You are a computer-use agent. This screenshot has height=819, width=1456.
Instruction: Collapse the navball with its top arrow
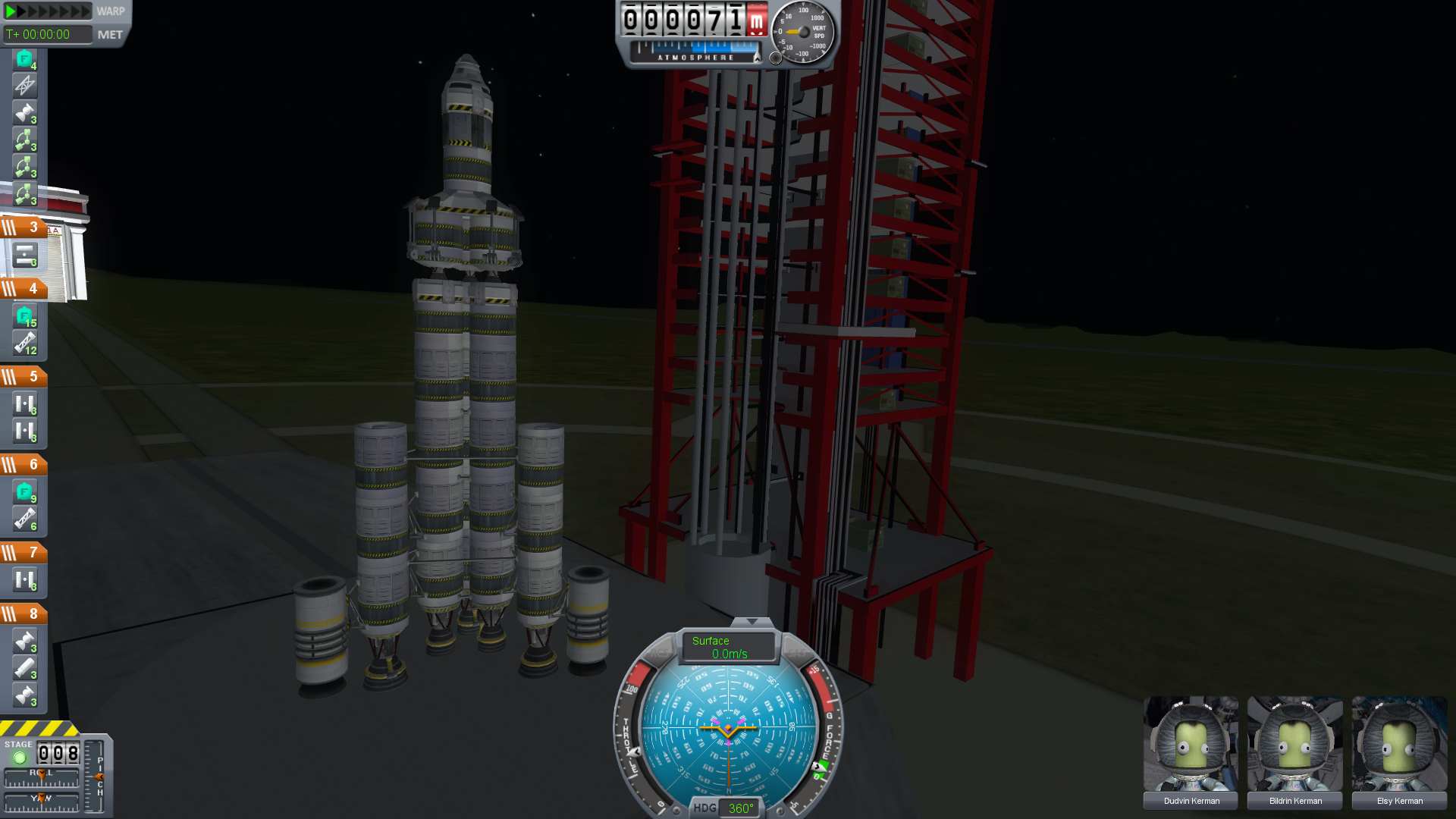coord(752,622)
